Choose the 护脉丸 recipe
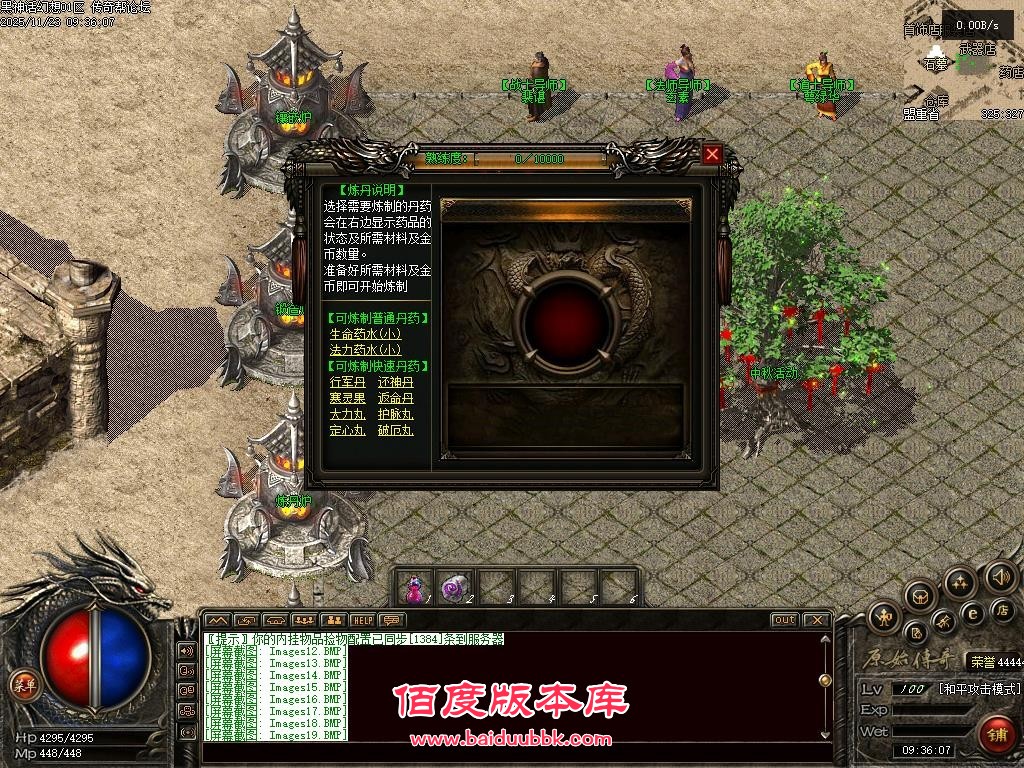The width and height of the screenshot is (1024, 768). point(395,414)
